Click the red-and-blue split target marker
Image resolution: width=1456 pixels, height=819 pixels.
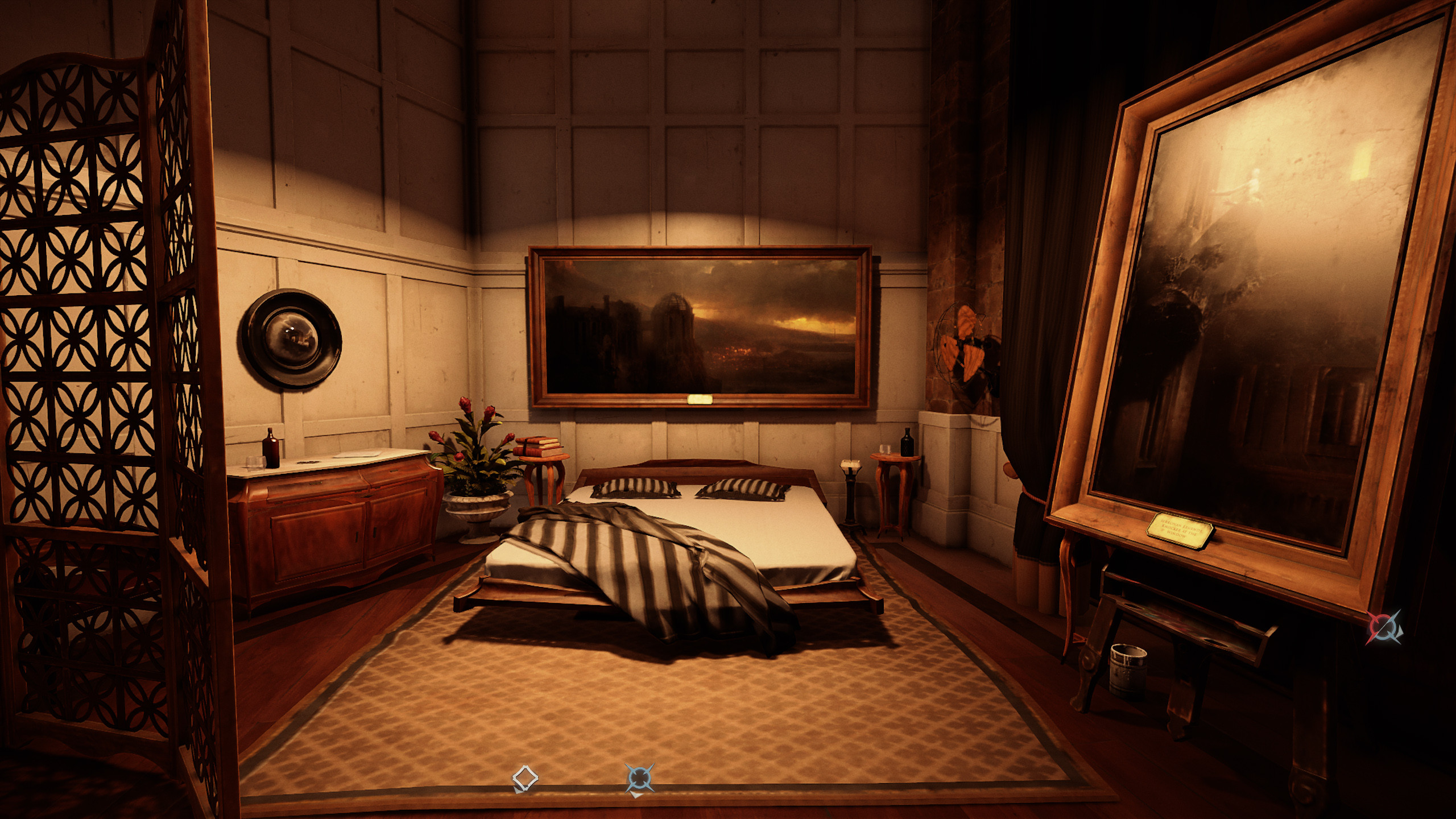coord(1384,628)
